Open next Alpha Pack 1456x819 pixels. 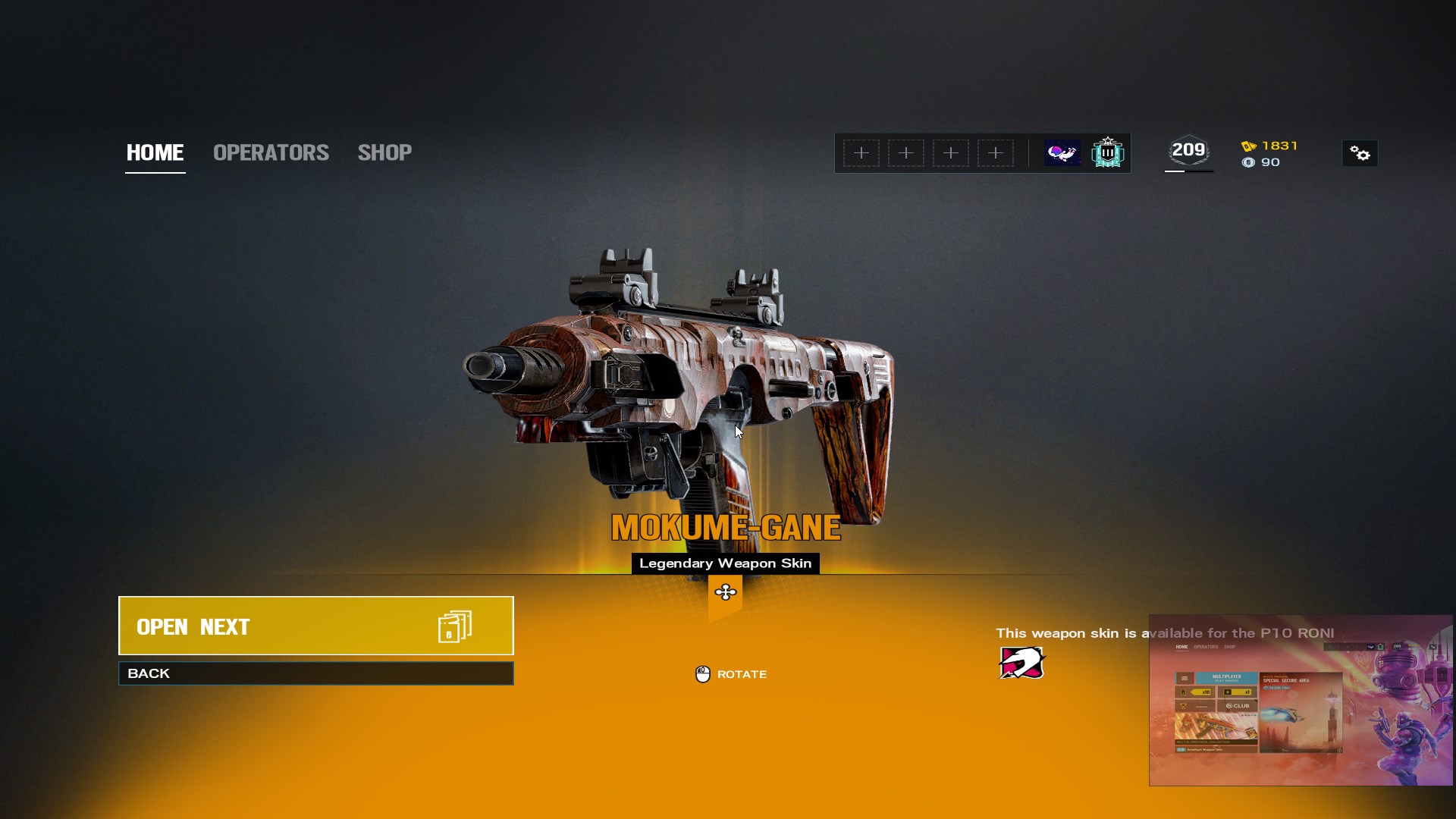point(315,626)
